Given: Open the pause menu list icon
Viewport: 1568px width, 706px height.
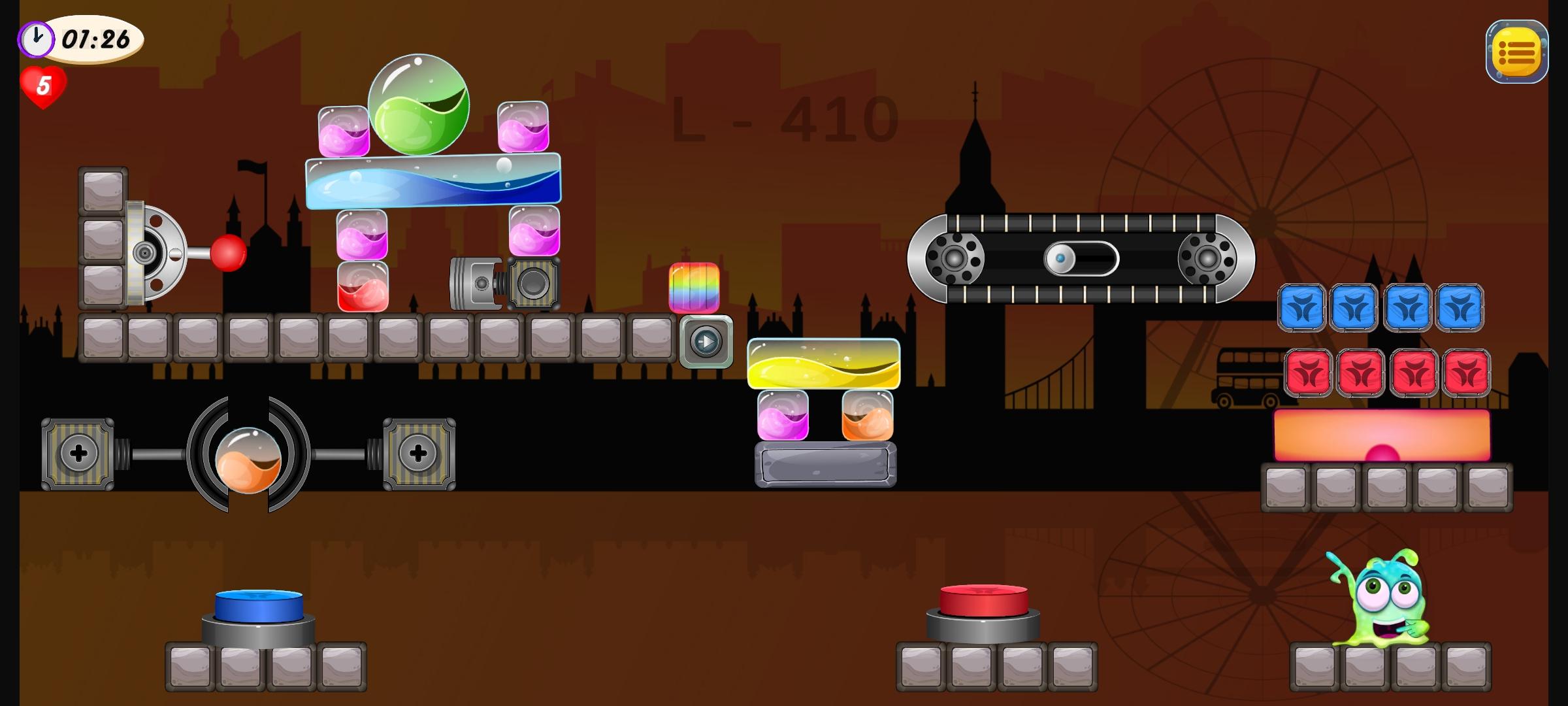Looking at the screenshot, I should 1517,51.
